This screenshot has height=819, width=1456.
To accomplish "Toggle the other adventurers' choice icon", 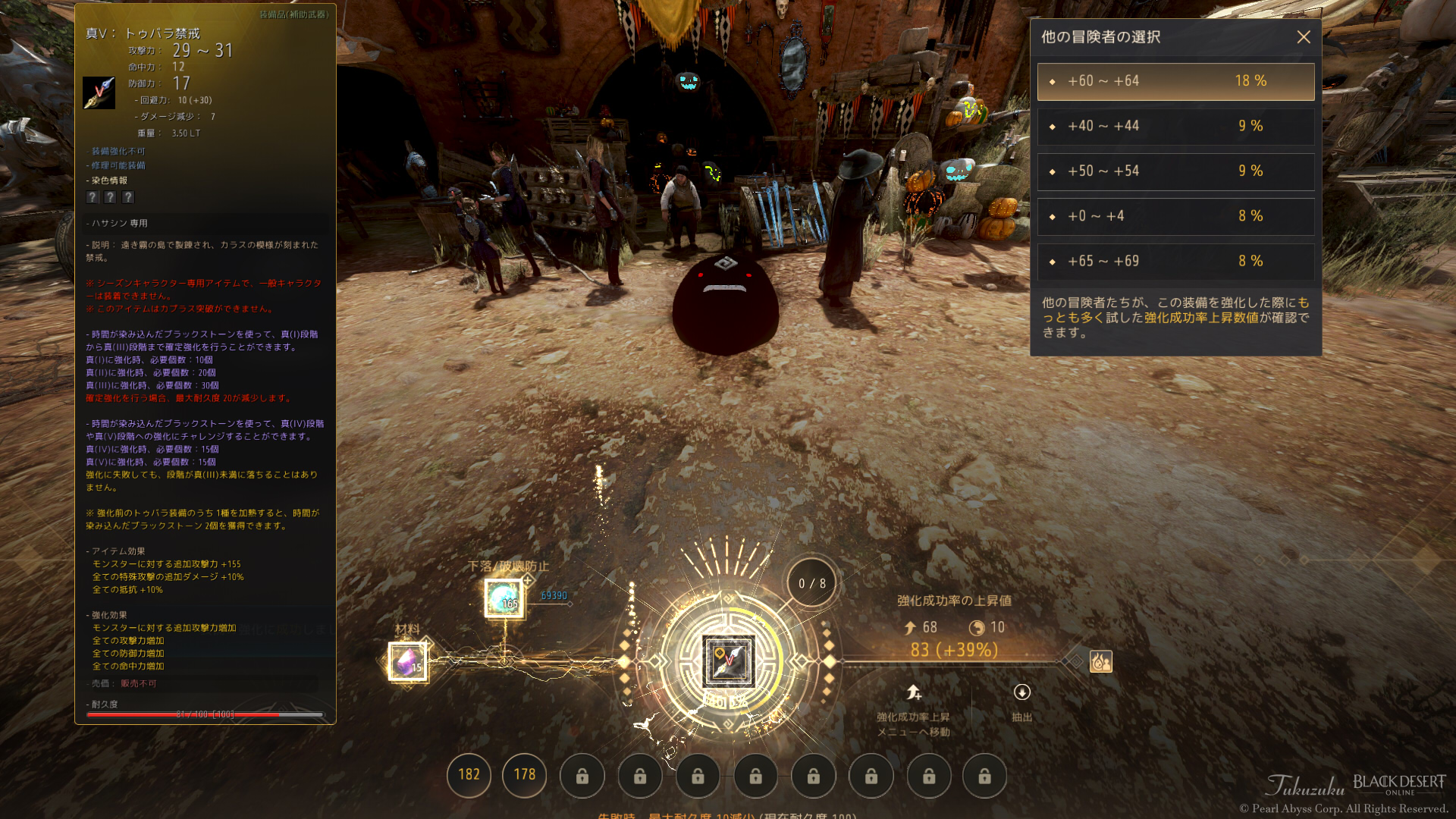I will (1100, 662).
